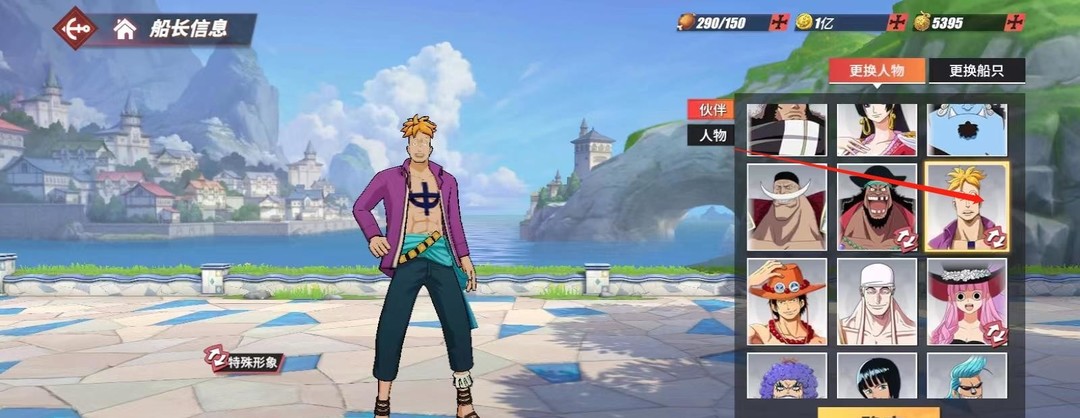This screenshot has width=1080, height=418.
Task: Select the 伙伴 partner side tab
Action: [x=712, y=110]
